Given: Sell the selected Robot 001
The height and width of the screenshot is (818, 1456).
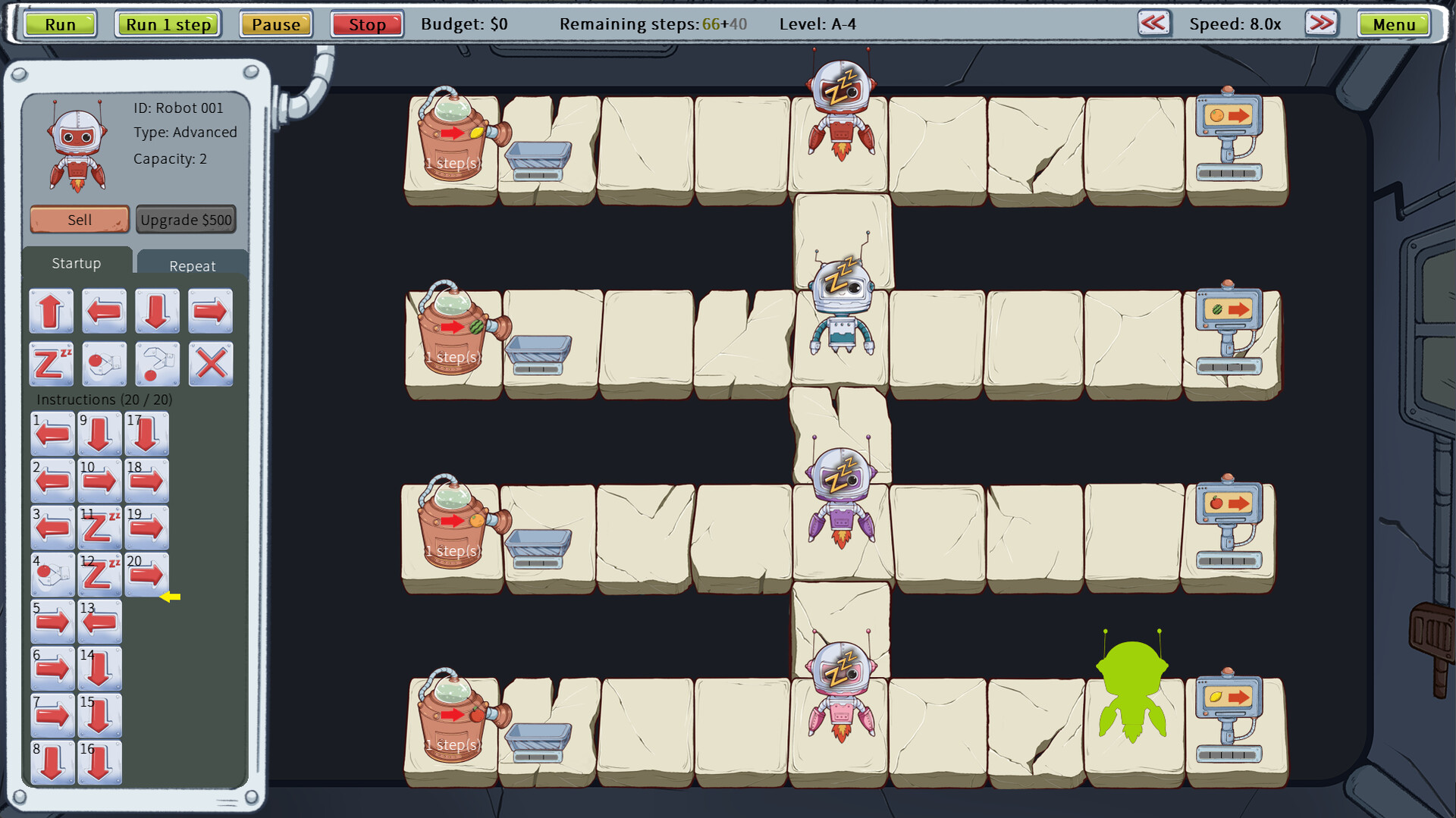Looking at the screenshot, I should [78, 219].
